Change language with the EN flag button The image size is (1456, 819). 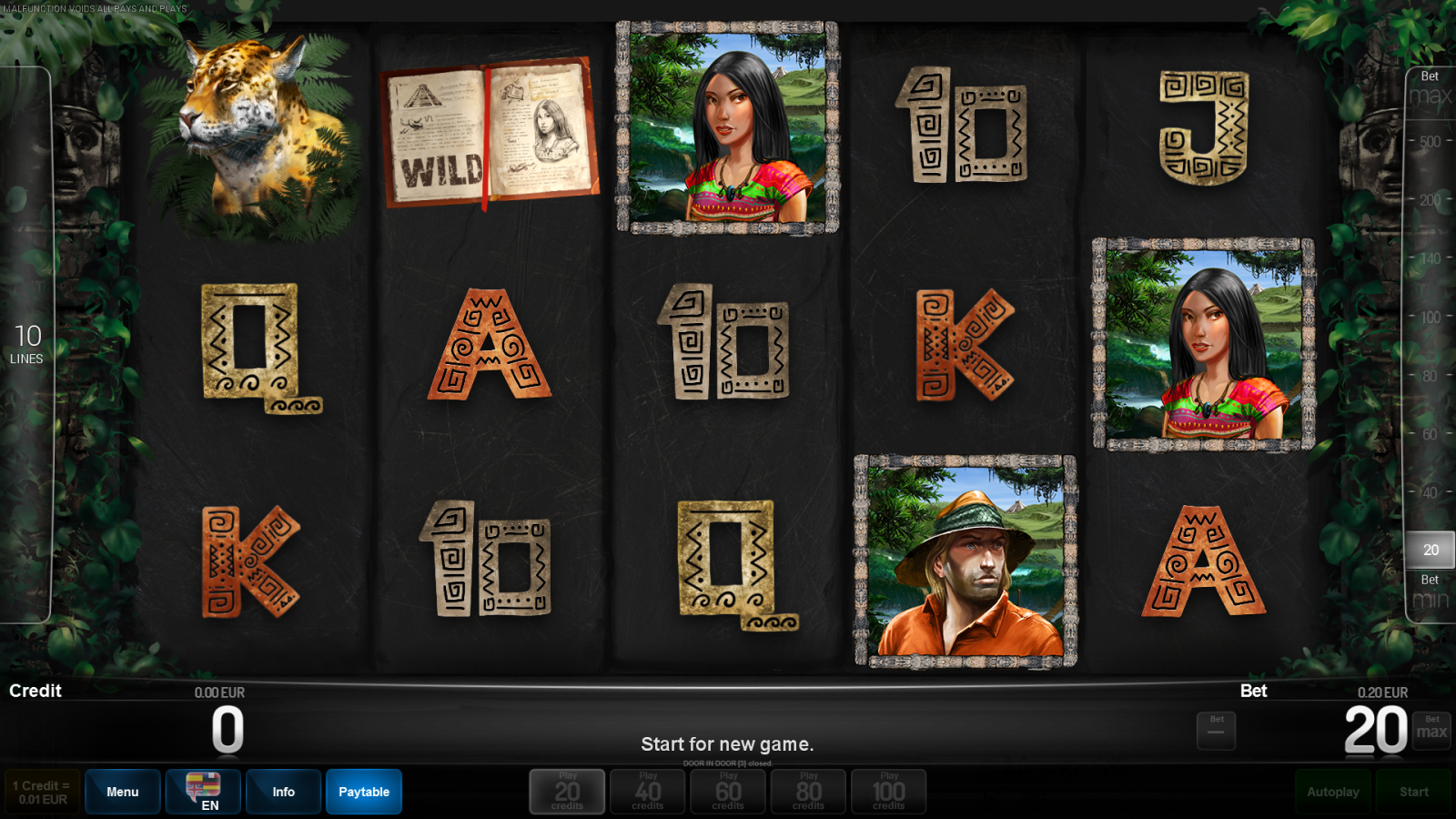point(203,792)
